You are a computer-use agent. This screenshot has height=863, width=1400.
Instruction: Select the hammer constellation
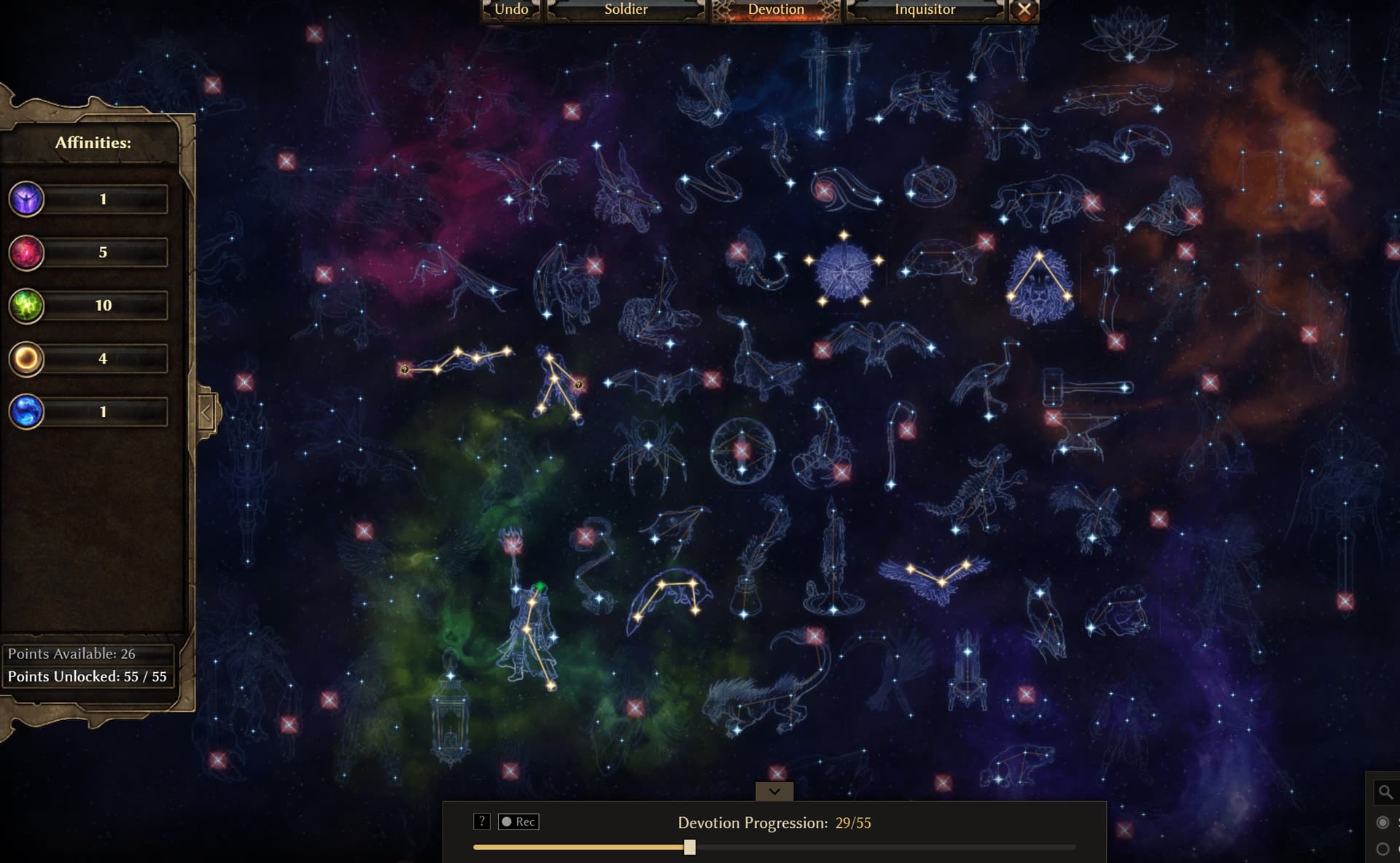pos(1085,388)
